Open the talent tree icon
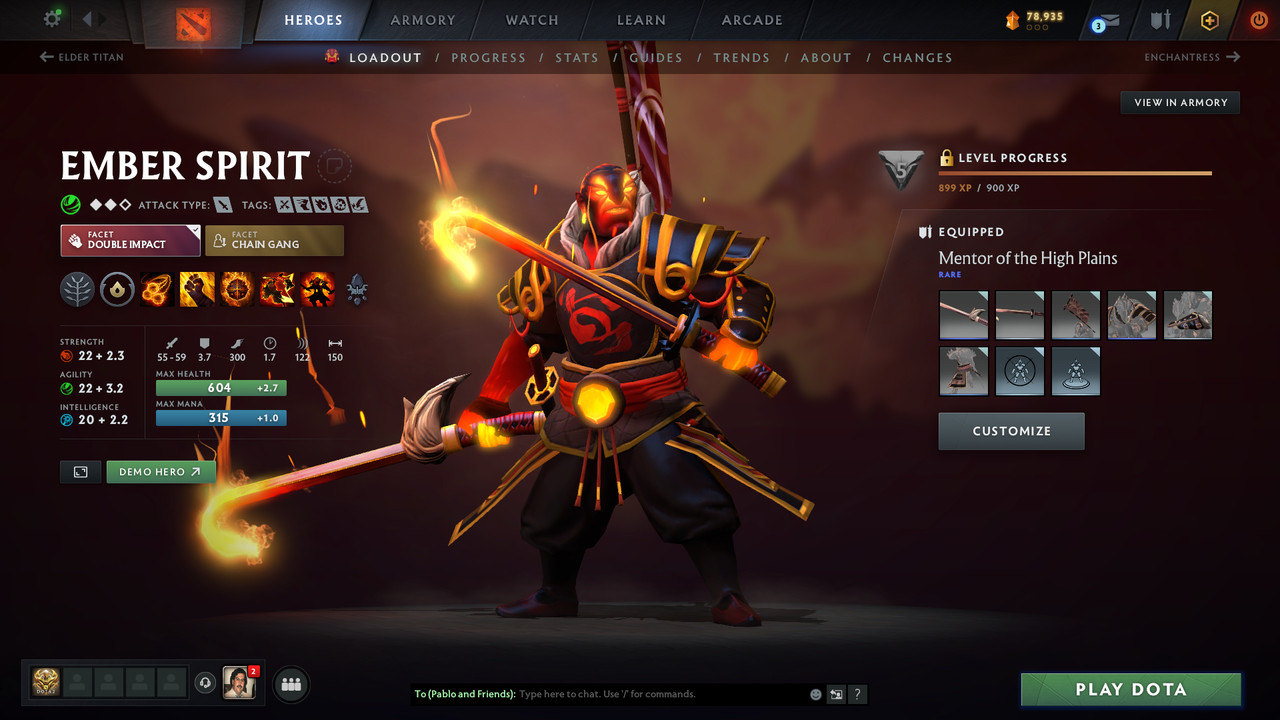 [77, 289]
